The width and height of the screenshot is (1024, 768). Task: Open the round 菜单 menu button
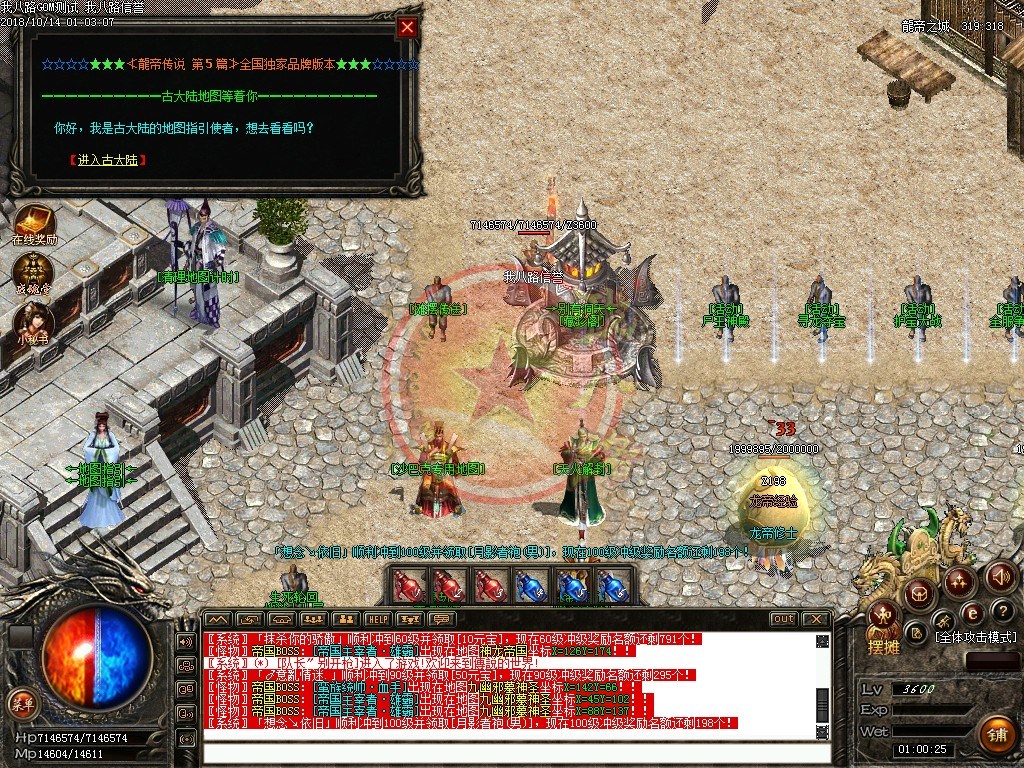(x=21, y=704)
